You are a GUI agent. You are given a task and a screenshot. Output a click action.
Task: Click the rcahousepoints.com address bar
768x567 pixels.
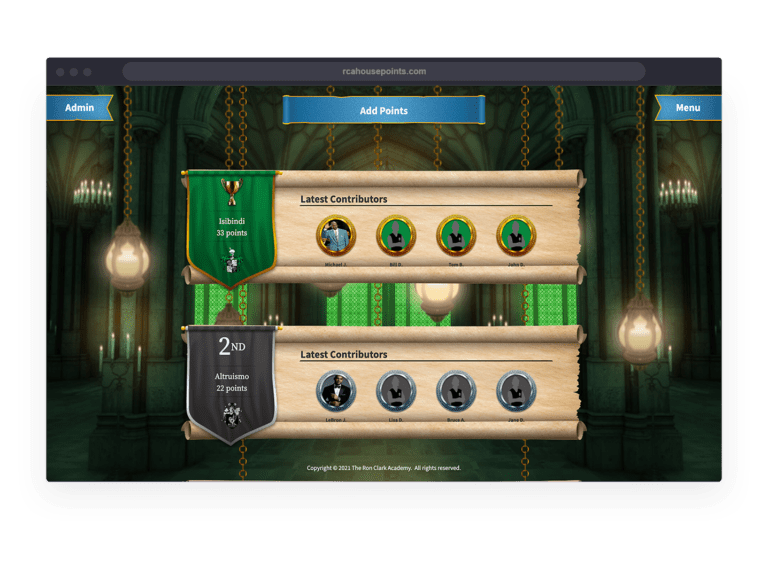click(x=384, y=71)
